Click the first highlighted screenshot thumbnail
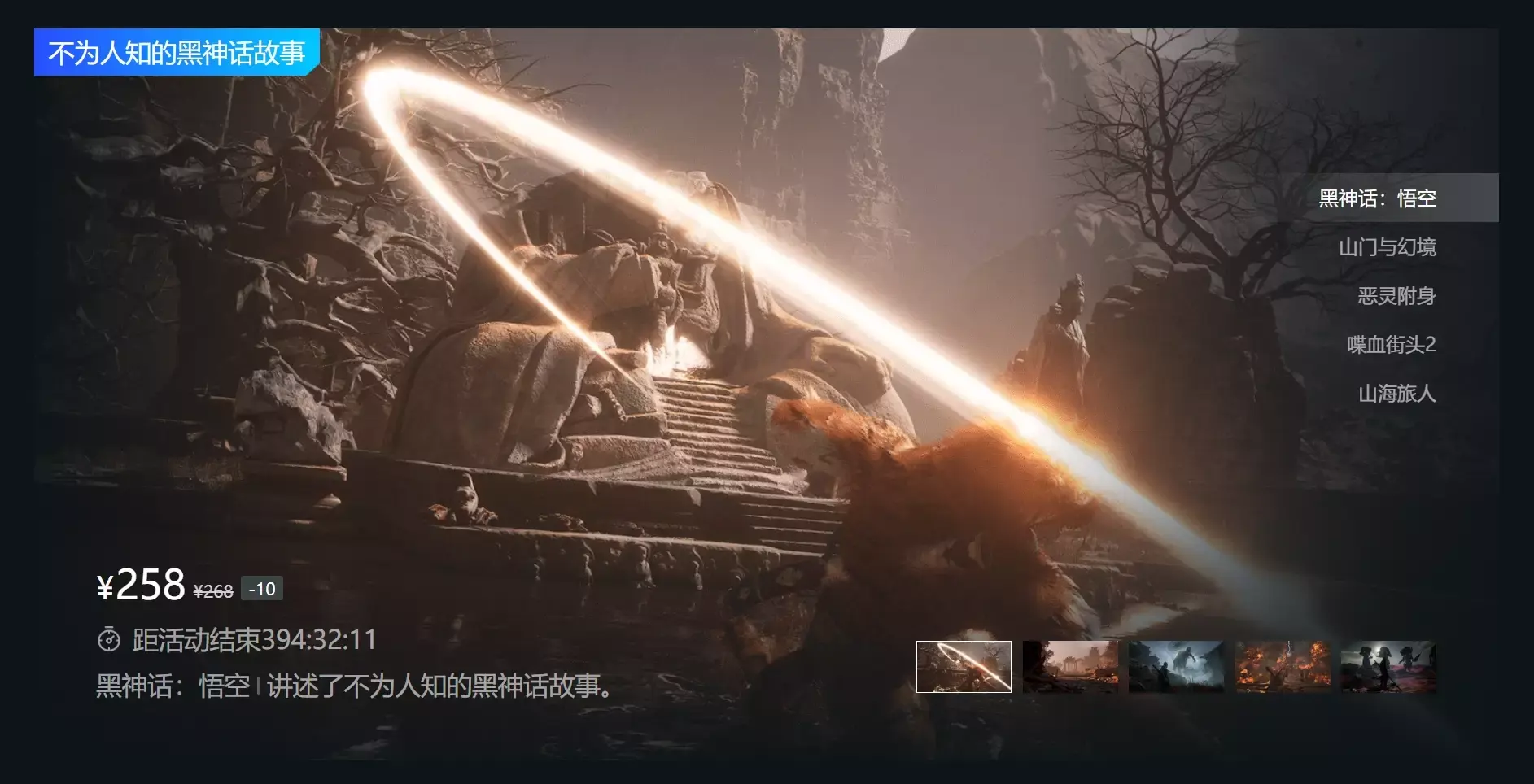This screenshot has height=784, width=1534. (964, 666)
